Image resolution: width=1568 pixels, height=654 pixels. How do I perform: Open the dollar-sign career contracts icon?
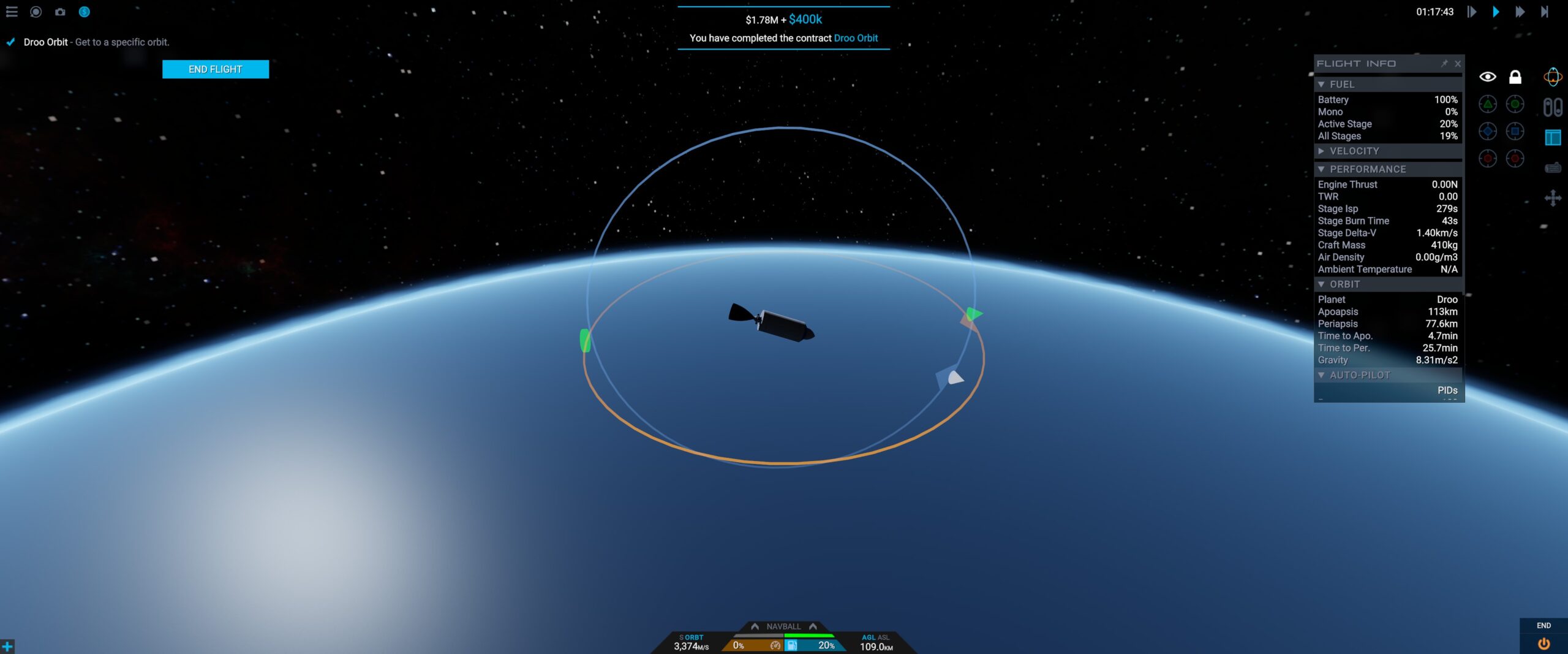click(85, 12)
